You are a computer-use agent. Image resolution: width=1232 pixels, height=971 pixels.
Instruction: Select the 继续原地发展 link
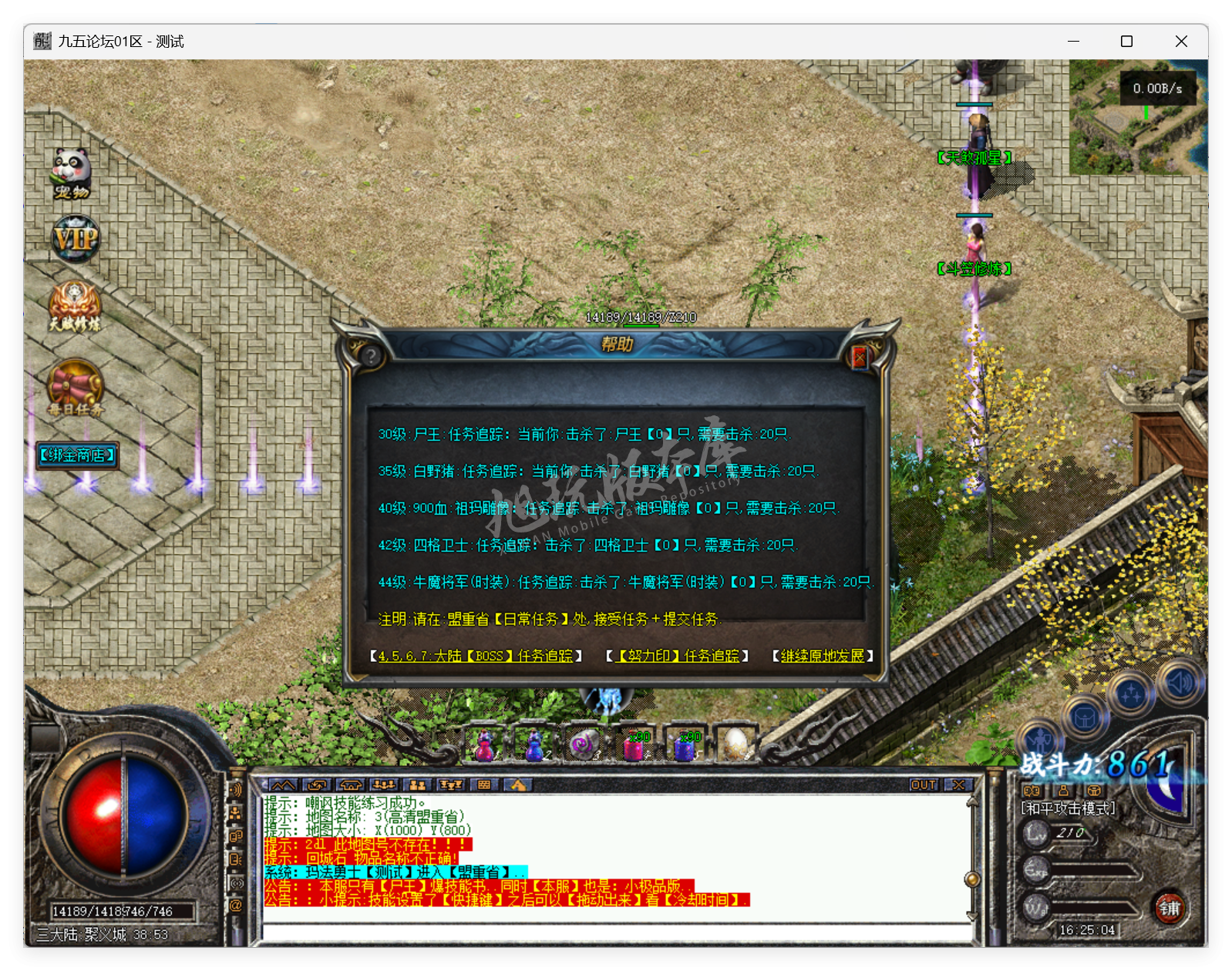(822, 657)
